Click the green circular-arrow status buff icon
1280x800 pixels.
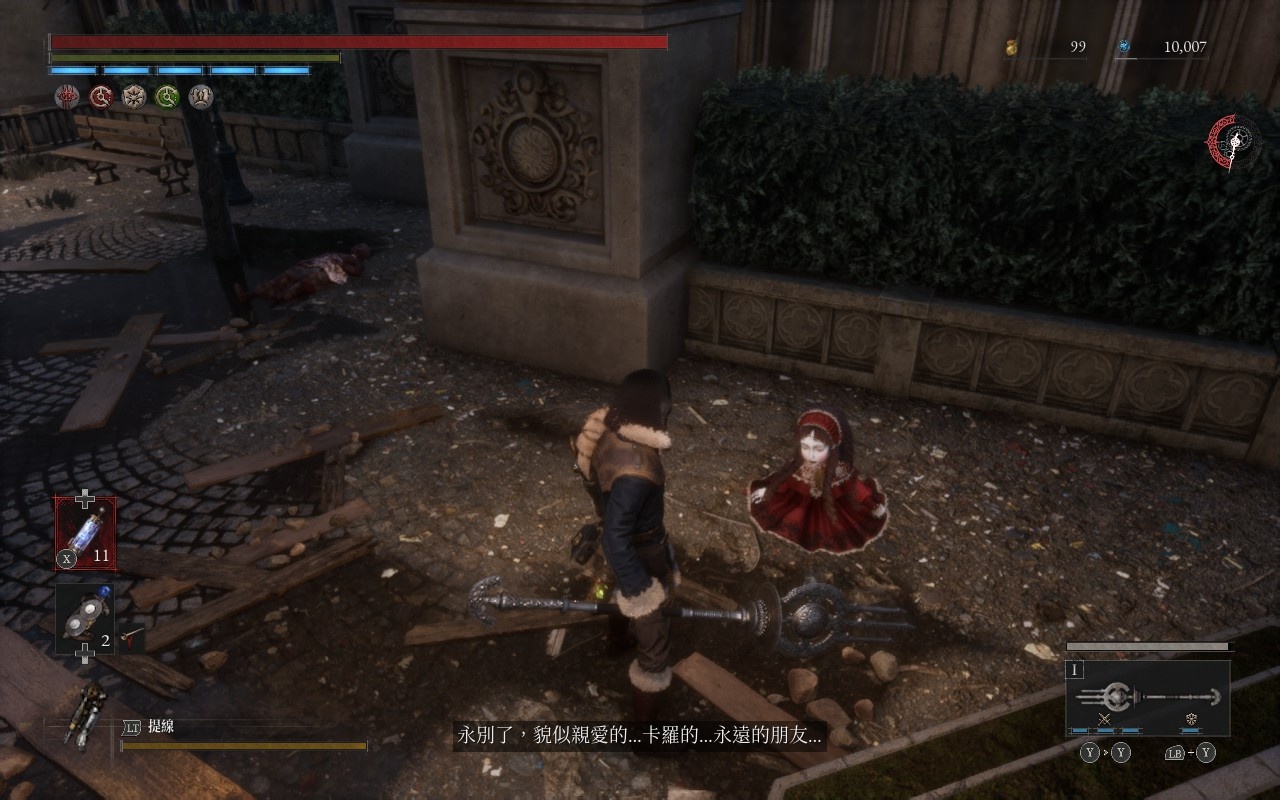[167, 96]
